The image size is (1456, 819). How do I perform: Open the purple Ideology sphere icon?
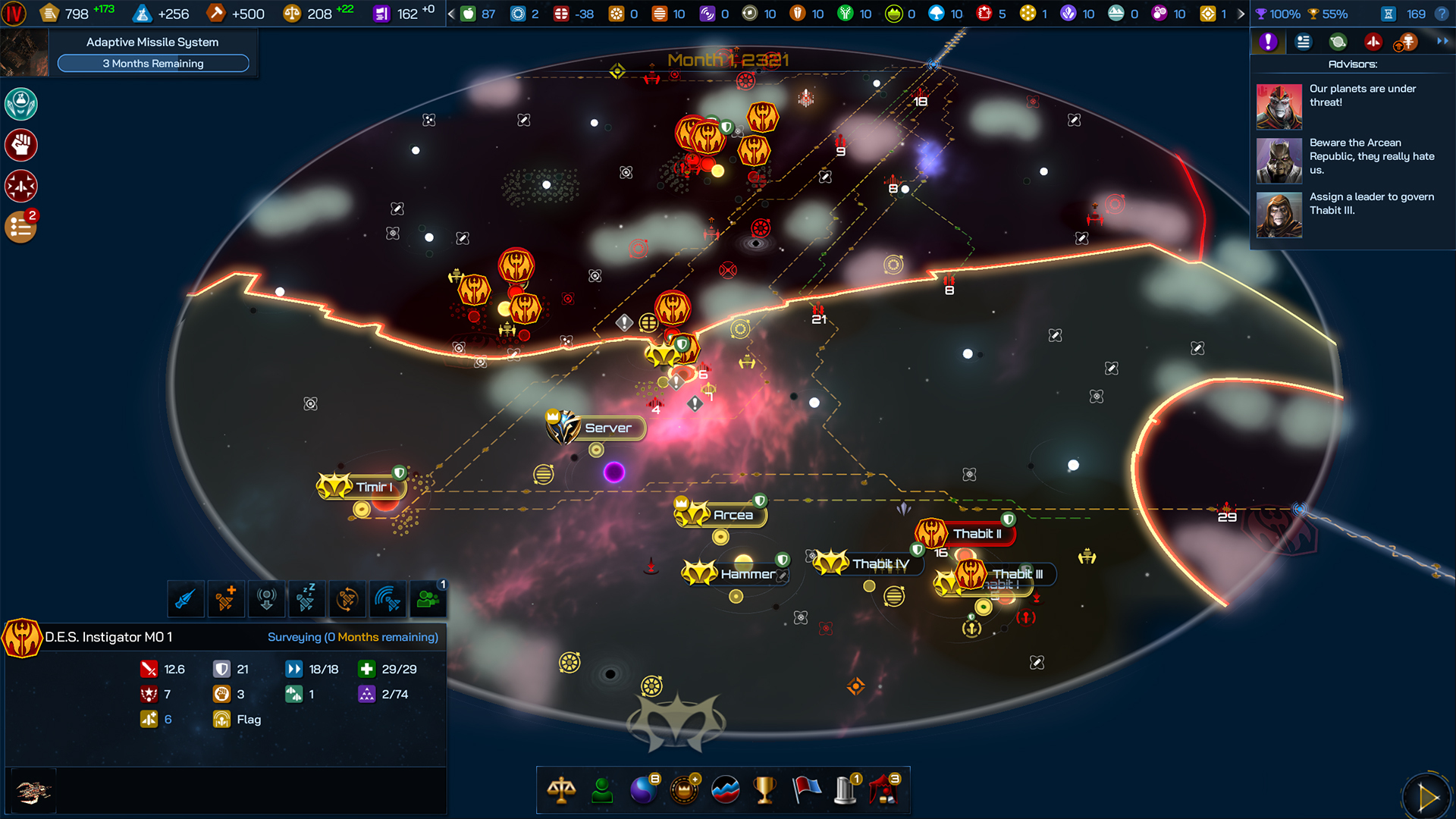pos(643,790)
